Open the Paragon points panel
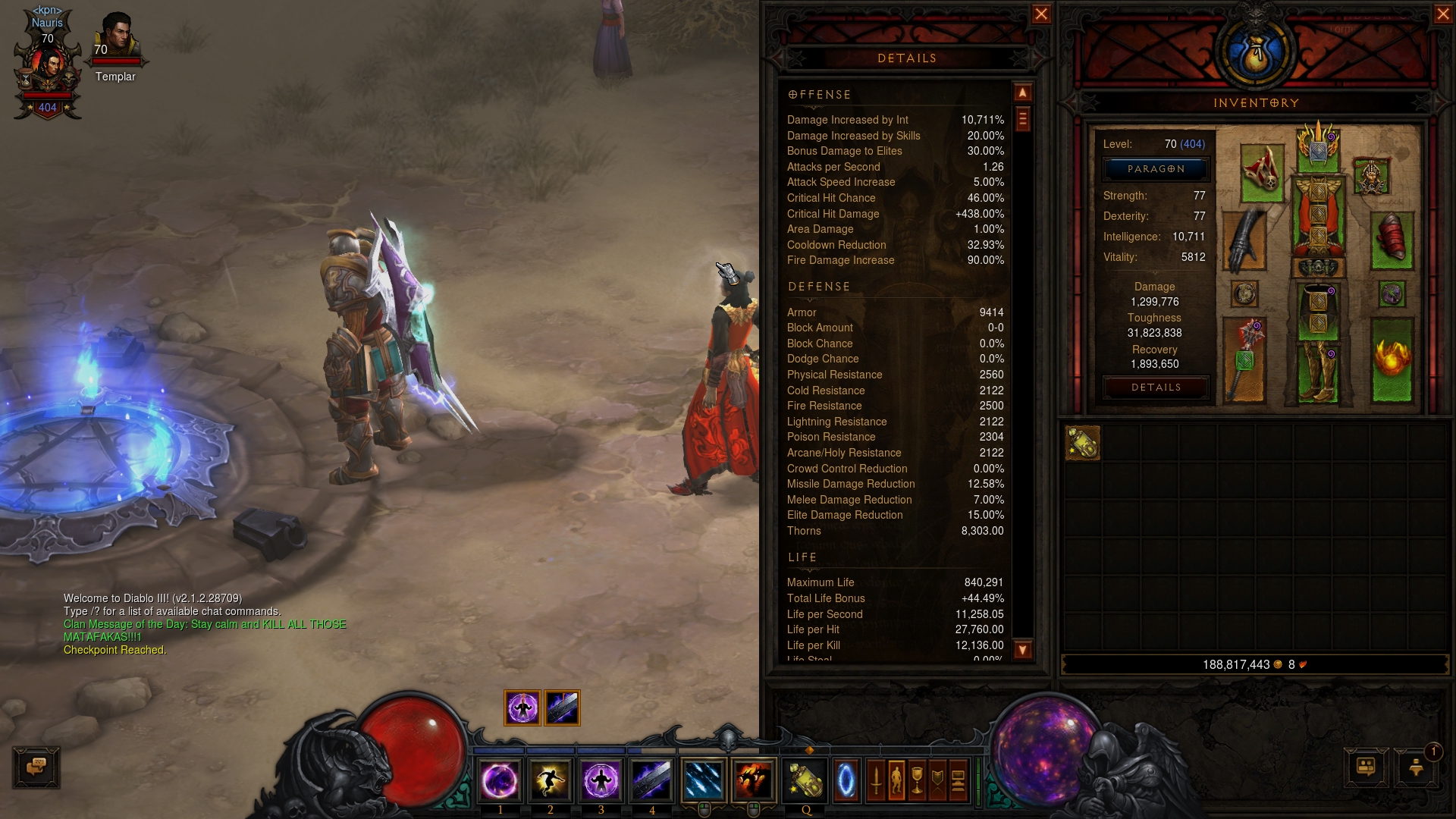The image size is (1456, 819). [x=1156, y=169]
